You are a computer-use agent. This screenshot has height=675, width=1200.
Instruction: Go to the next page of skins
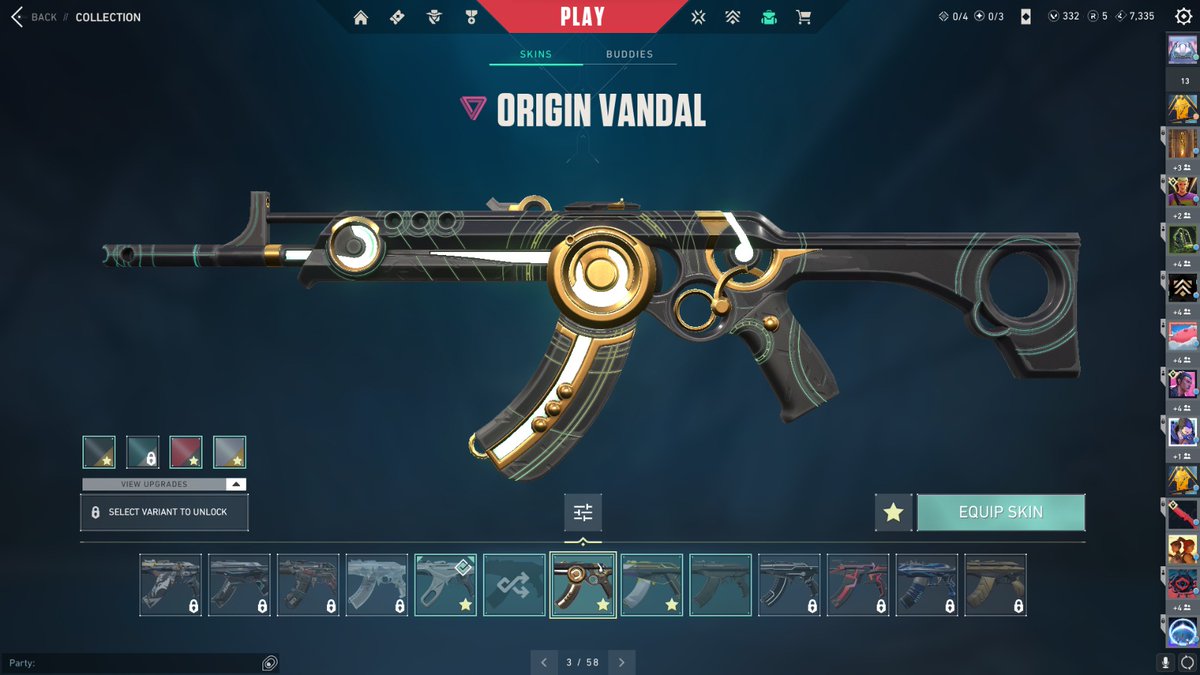(622, 662)
